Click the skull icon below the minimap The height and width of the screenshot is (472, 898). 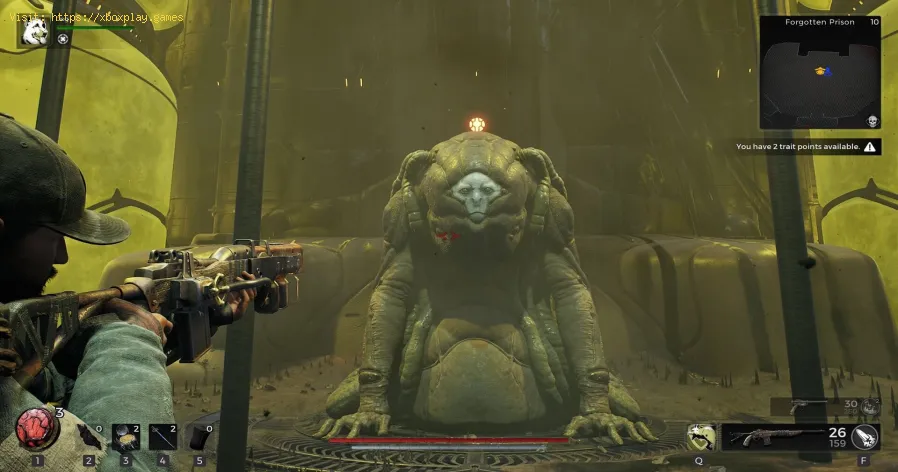point(871,121)
